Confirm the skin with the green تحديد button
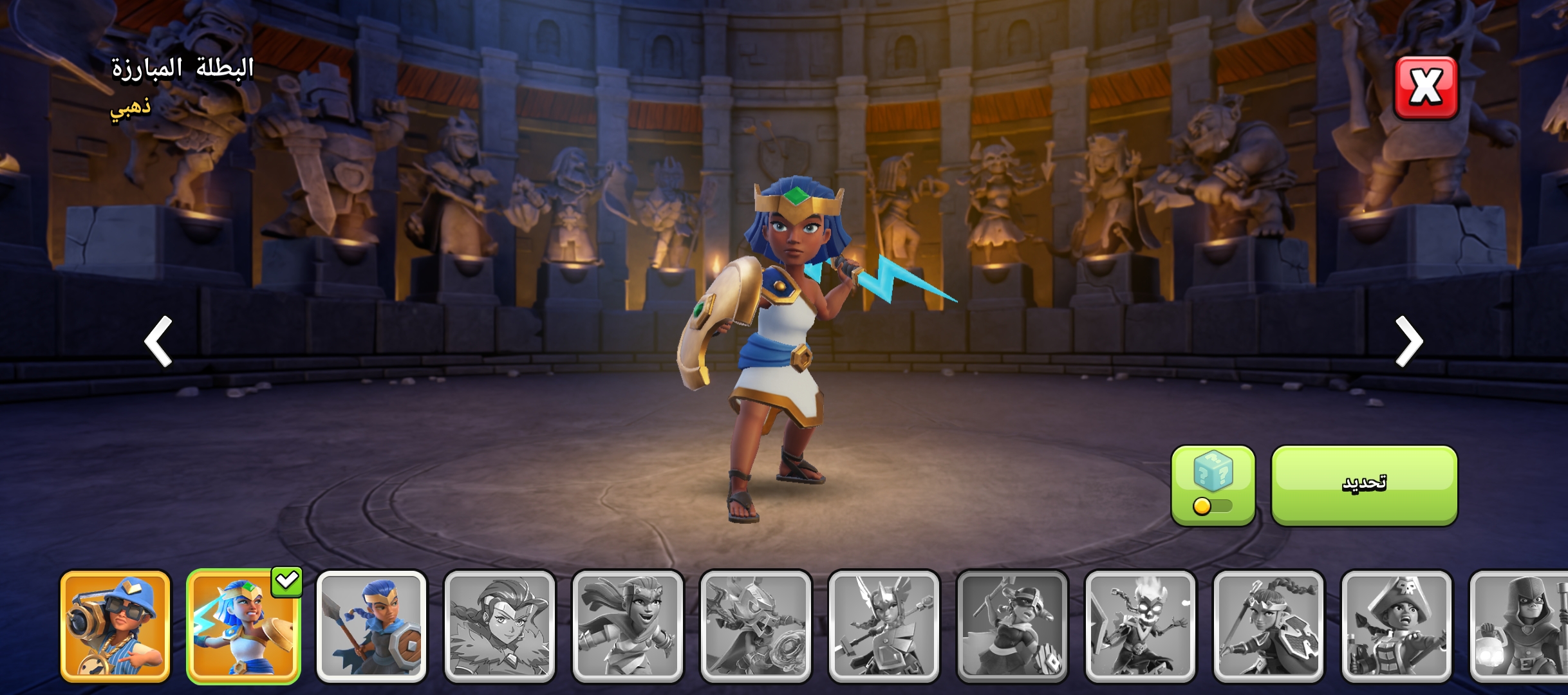The image size is (1568, 695). coord(1364,485)
